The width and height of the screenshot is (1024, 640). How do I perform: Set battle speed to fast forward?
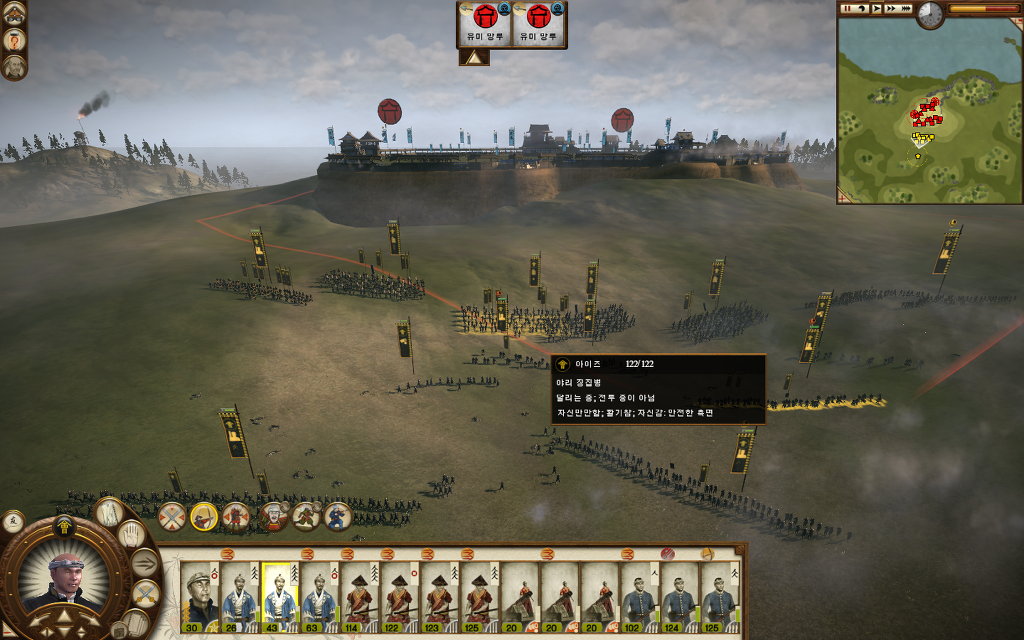click(892, 9)
